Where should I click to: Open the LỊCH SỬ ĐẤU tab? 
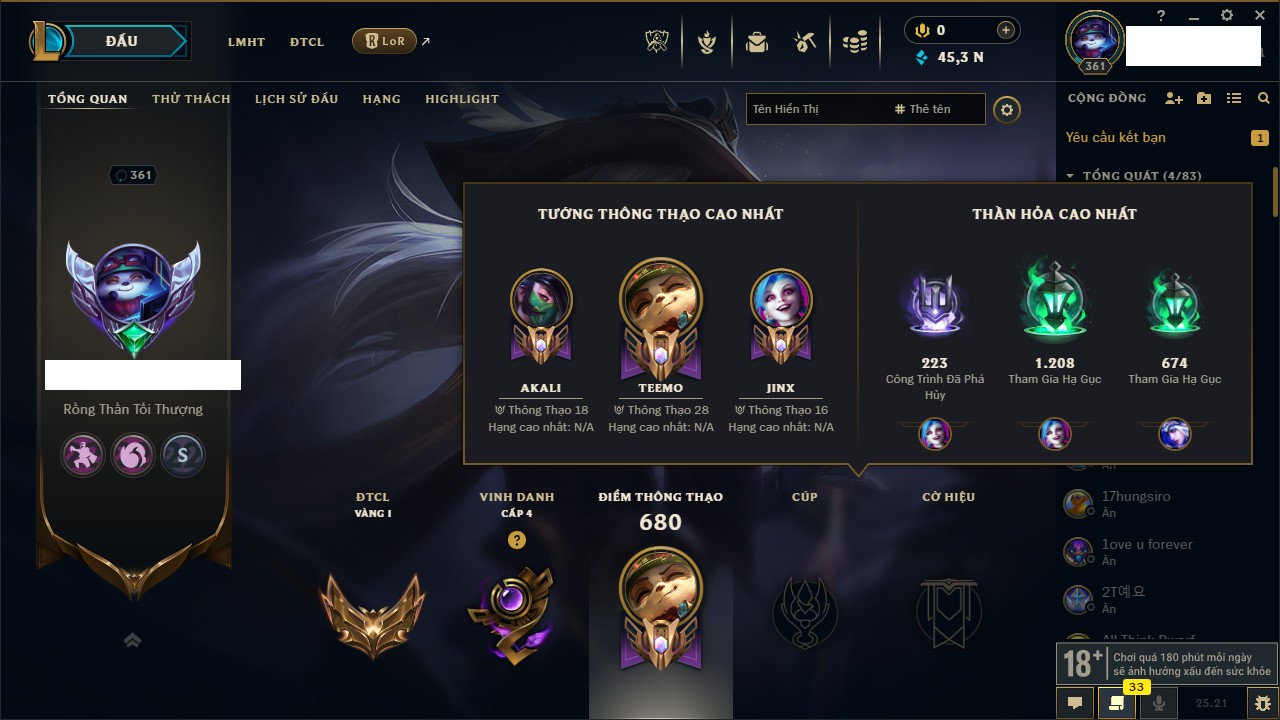pyautogui.click(x=296, y=99)
